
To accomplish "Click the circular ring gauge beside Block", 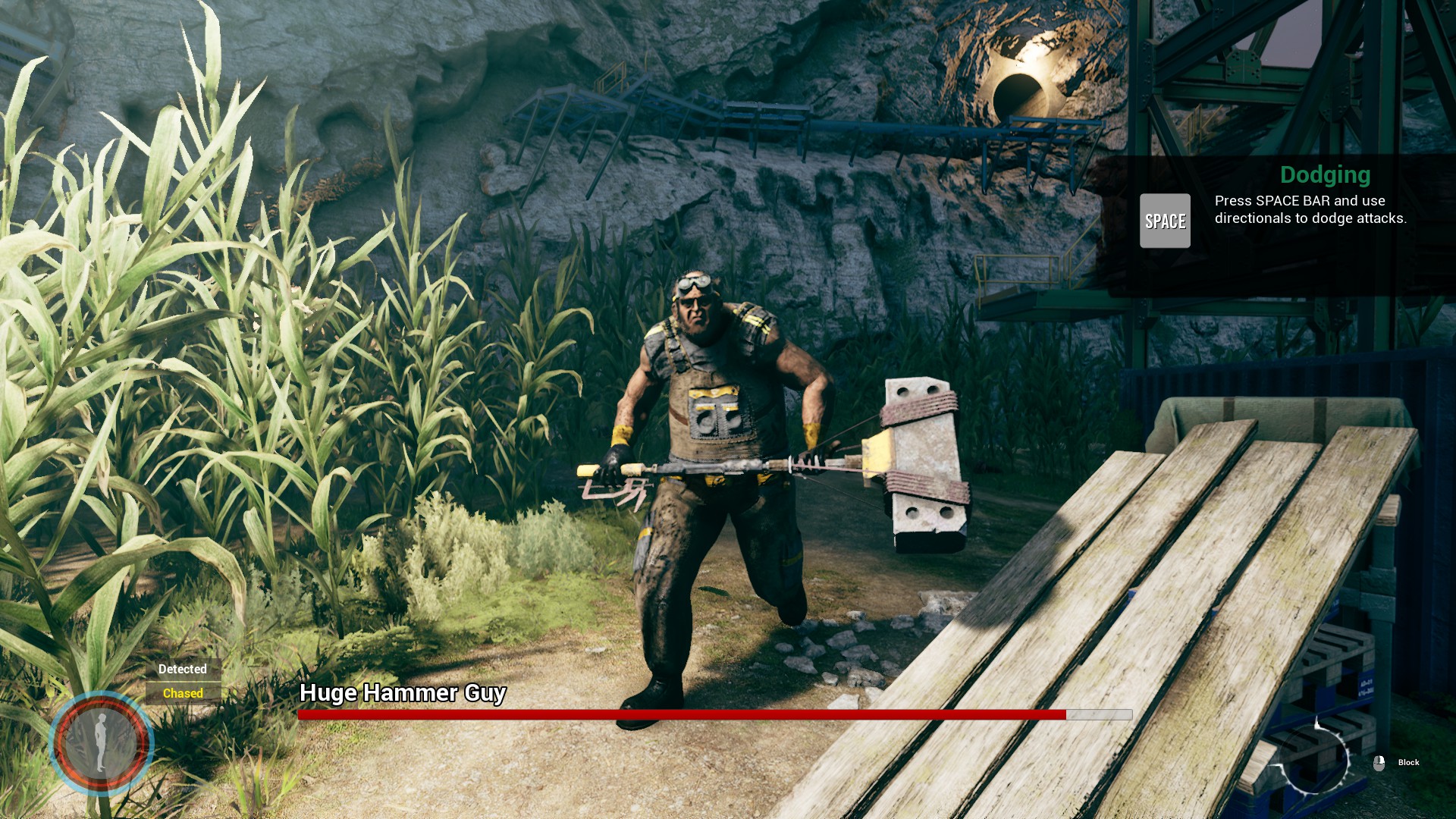I will click(x=1316, y=758).
